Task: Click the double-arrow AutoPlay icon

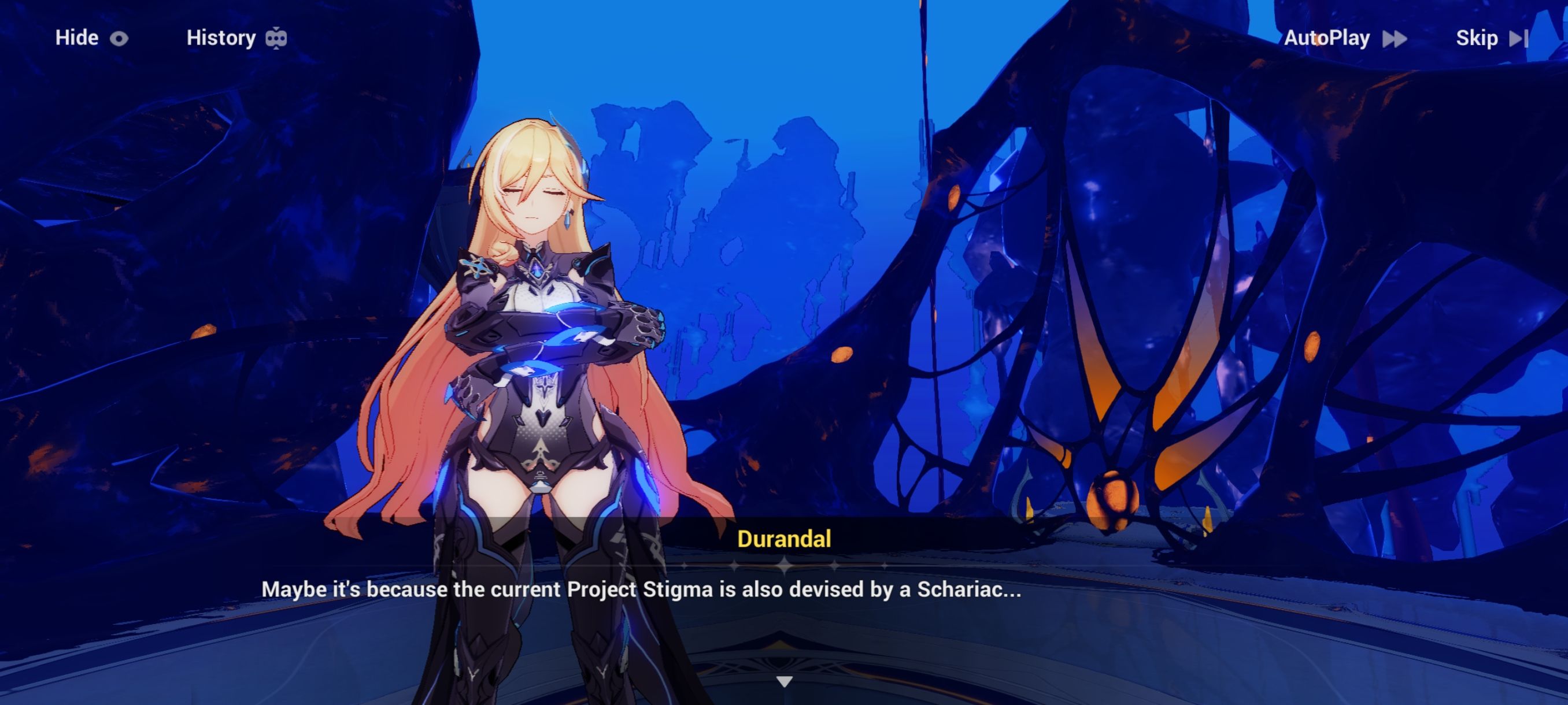Action: 1394,38
